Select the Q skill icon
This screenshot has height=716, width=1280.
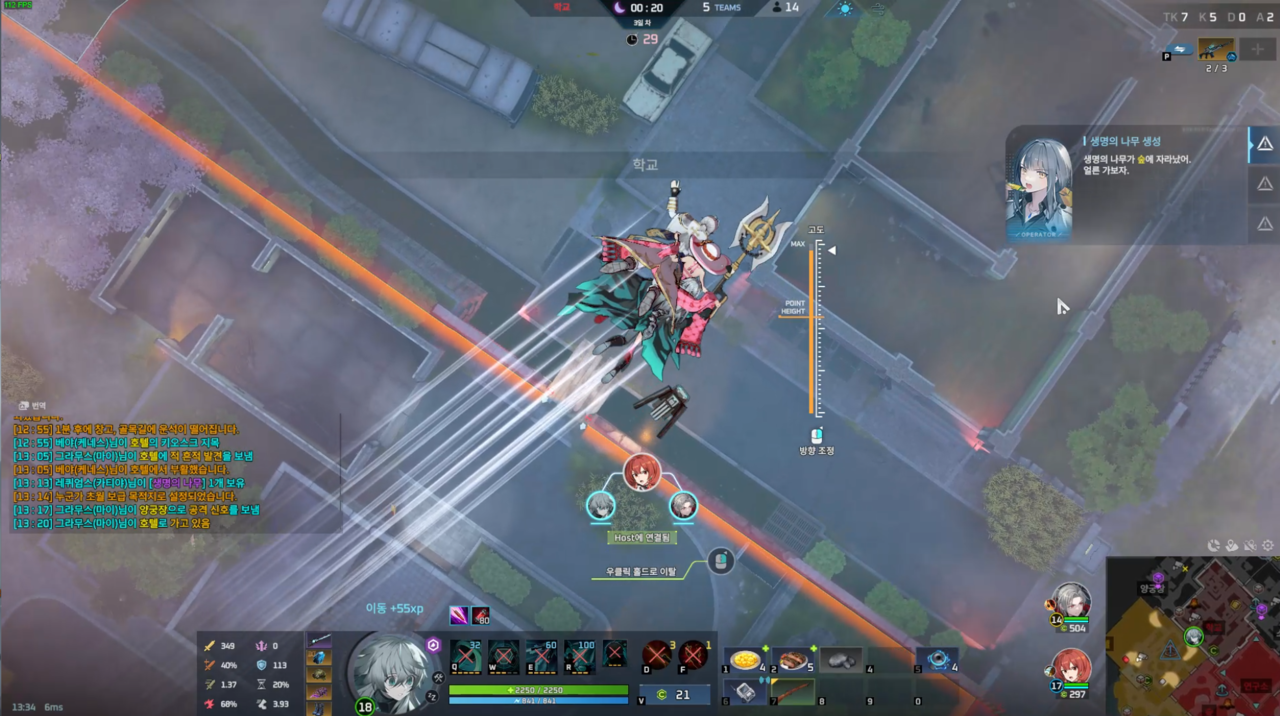tap(465, 657)
